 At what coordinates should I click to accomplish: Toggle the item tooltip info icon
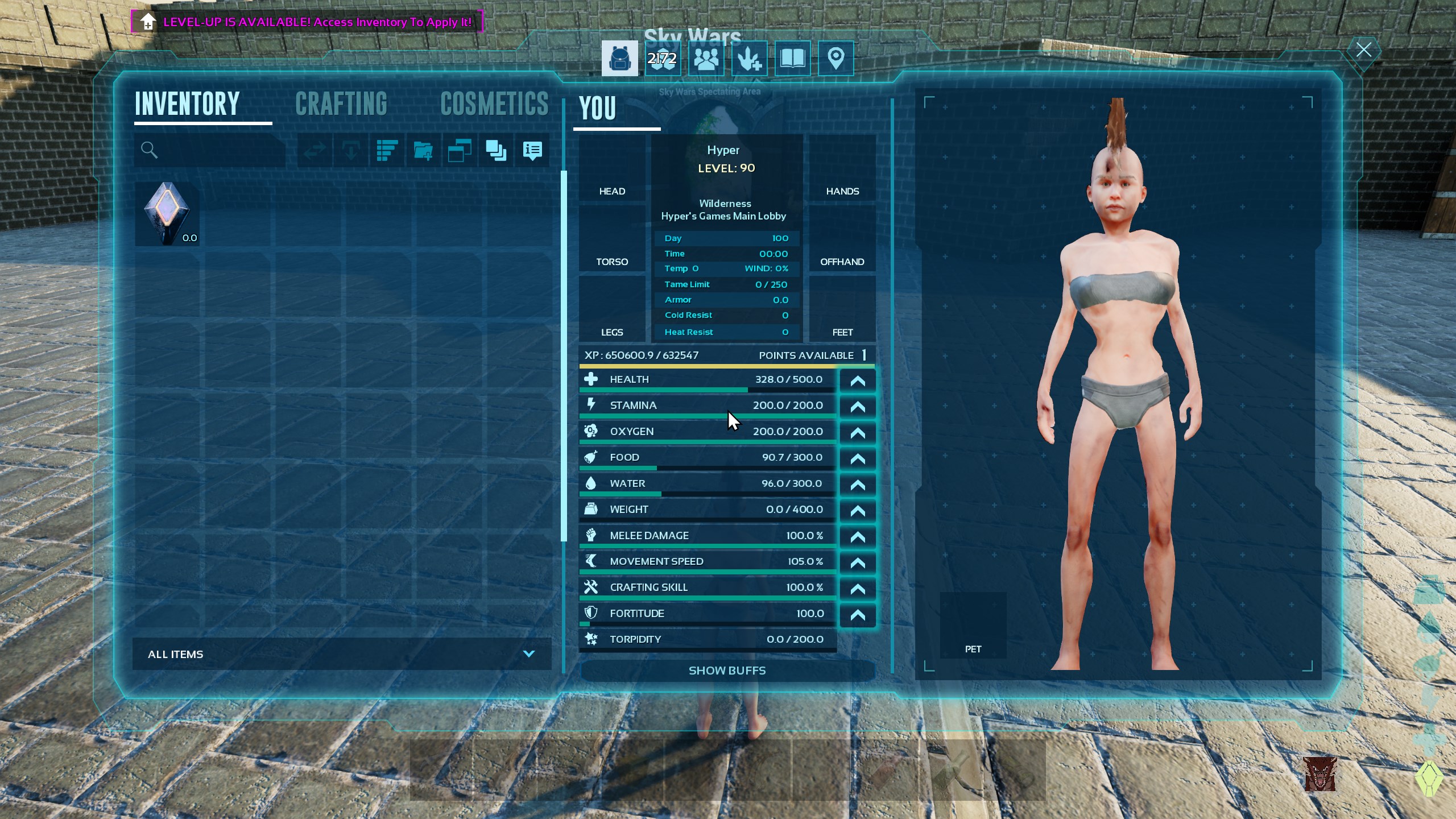coord(532,151)
